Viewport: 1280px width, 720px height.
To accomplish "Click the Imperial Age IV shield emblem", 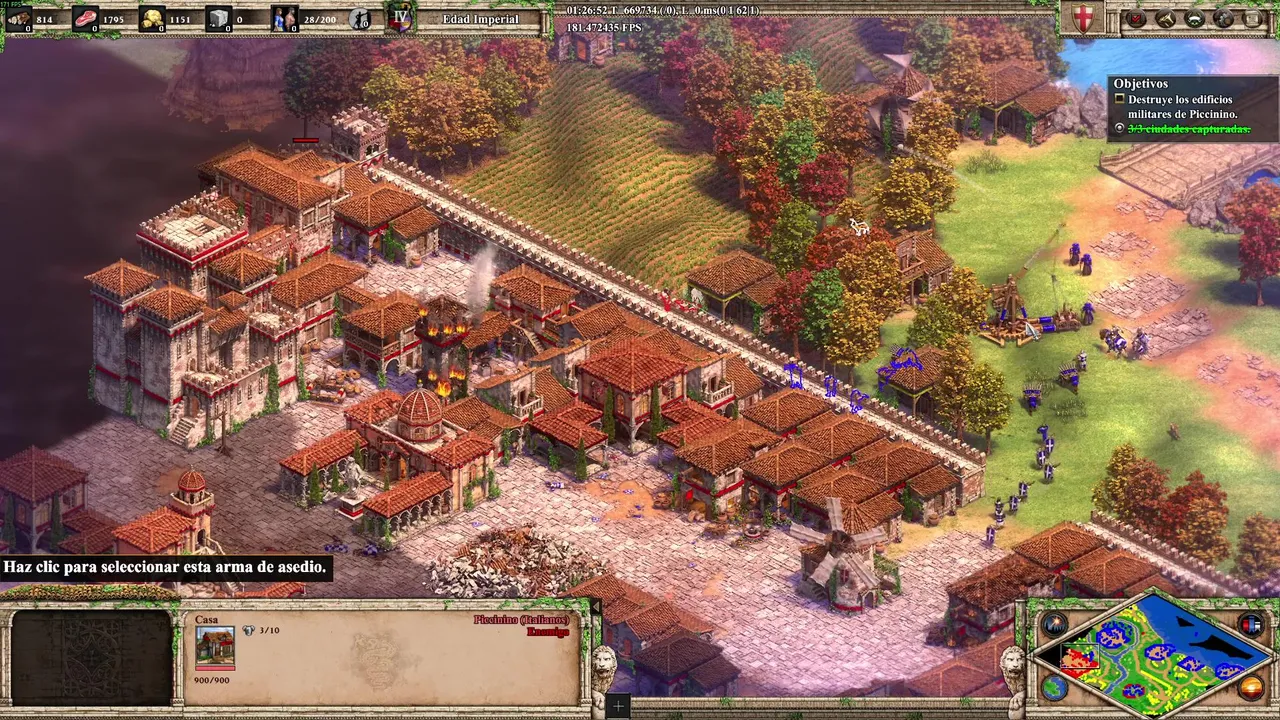I will tap(400, 18).
